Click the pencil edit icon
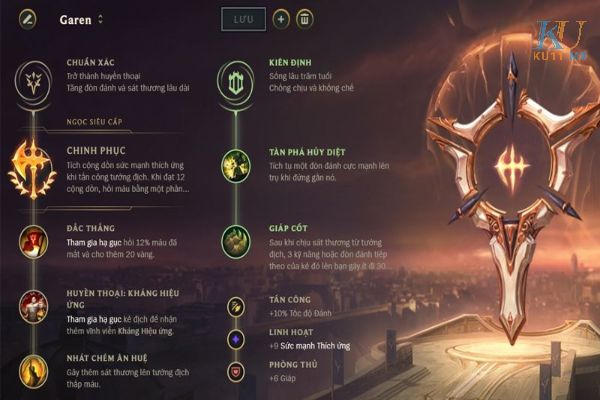Screen dimensions: 600x400 (x=29, y=19)
